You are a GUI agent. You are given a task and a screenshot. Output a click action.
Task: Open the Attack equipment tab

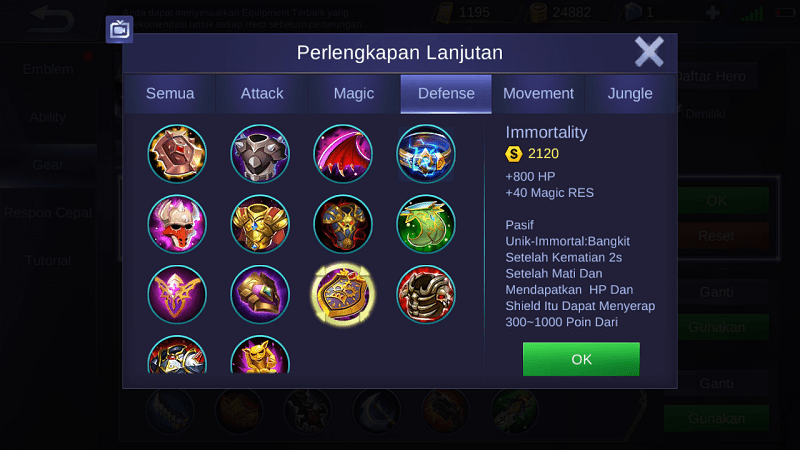click(x=262, y=94)
